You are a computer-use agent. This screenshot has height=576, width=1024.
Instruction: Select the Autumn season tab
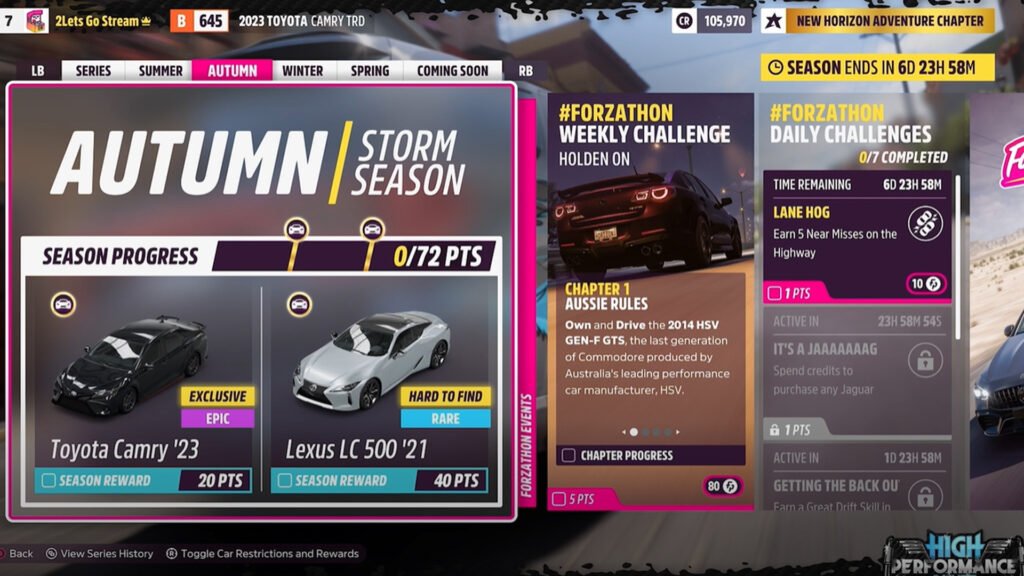point(232,71)
